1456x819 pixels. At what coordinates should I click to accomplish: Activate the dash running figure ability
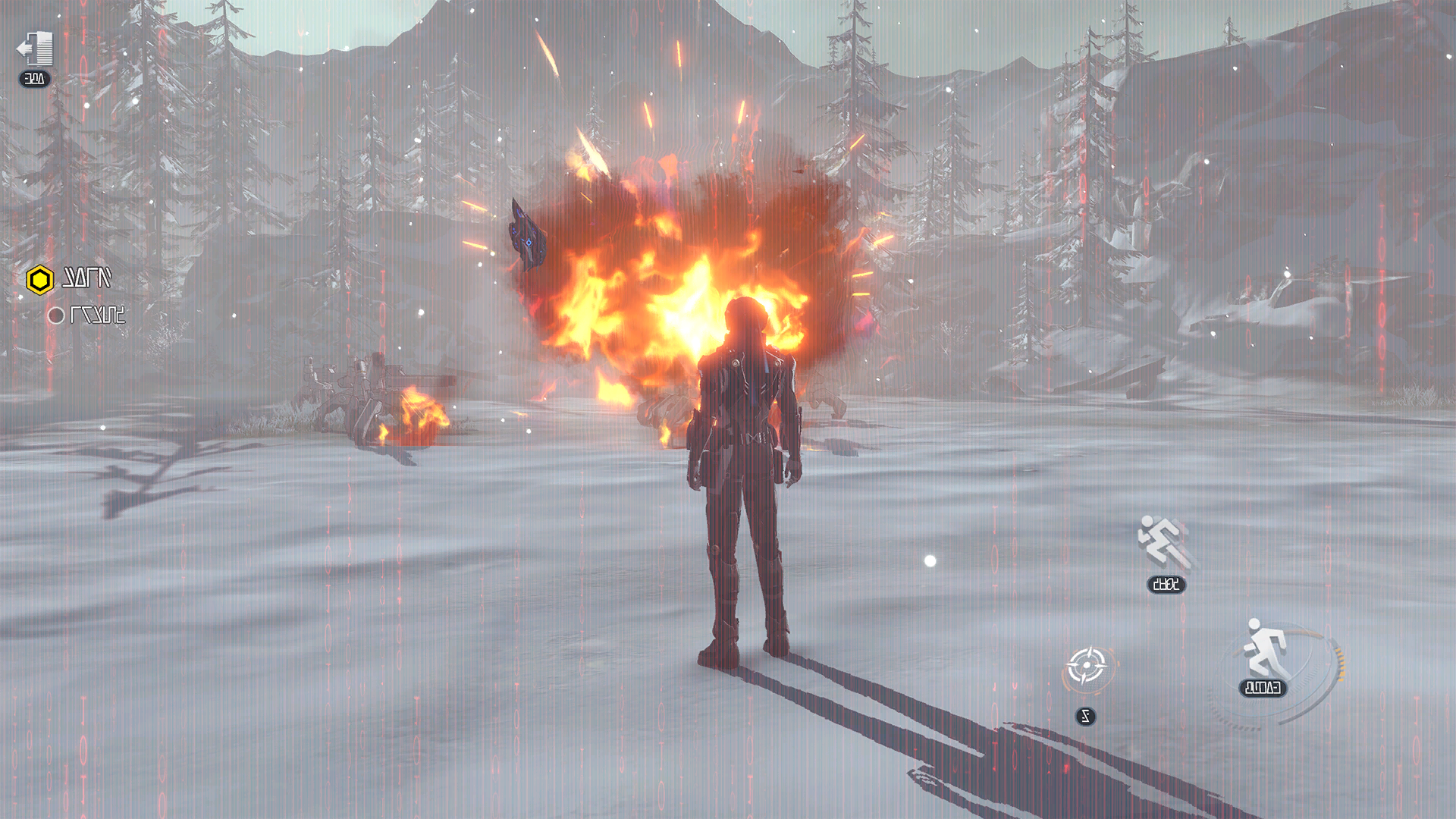coord(1163,542)
